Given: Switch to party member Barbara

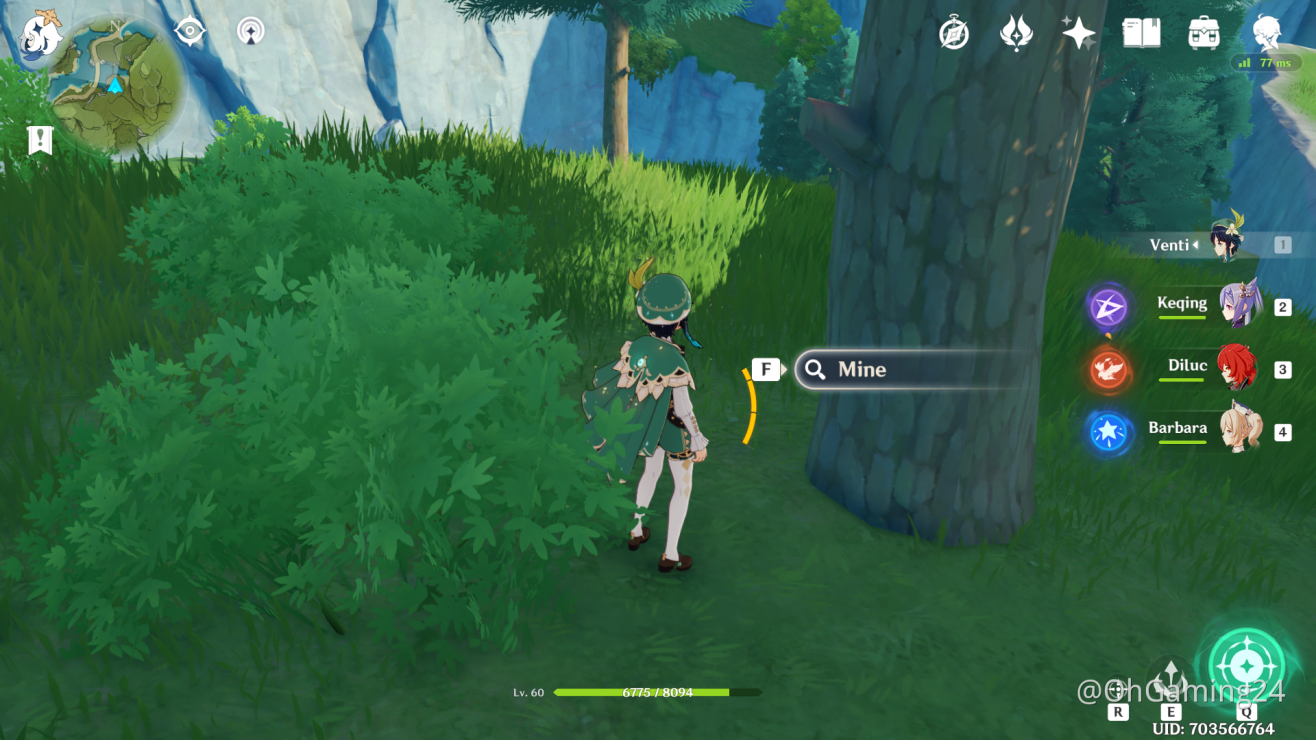Looking at the screenshot, I should point(1238,430).
